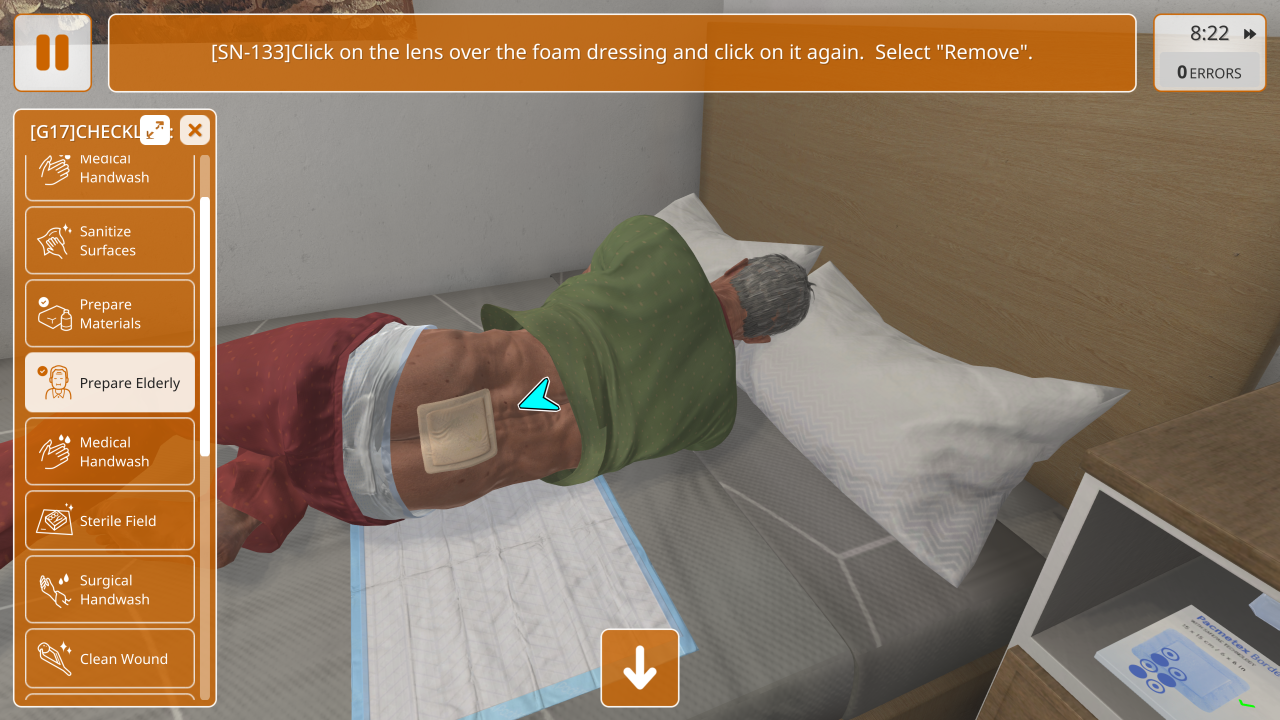Image resolution: width=1280 pixels, height=720 pixels.
Task: Pause the simulation with the pause button
Action: tap(52, 53)
